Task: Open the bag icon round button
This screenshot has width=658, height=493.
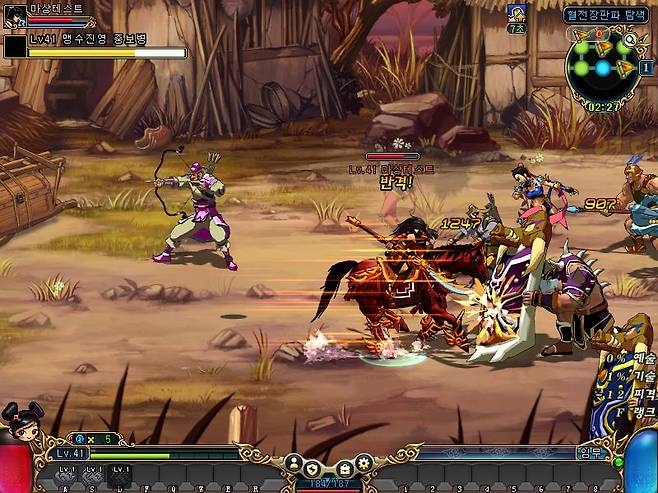Action: coord(343,468)
